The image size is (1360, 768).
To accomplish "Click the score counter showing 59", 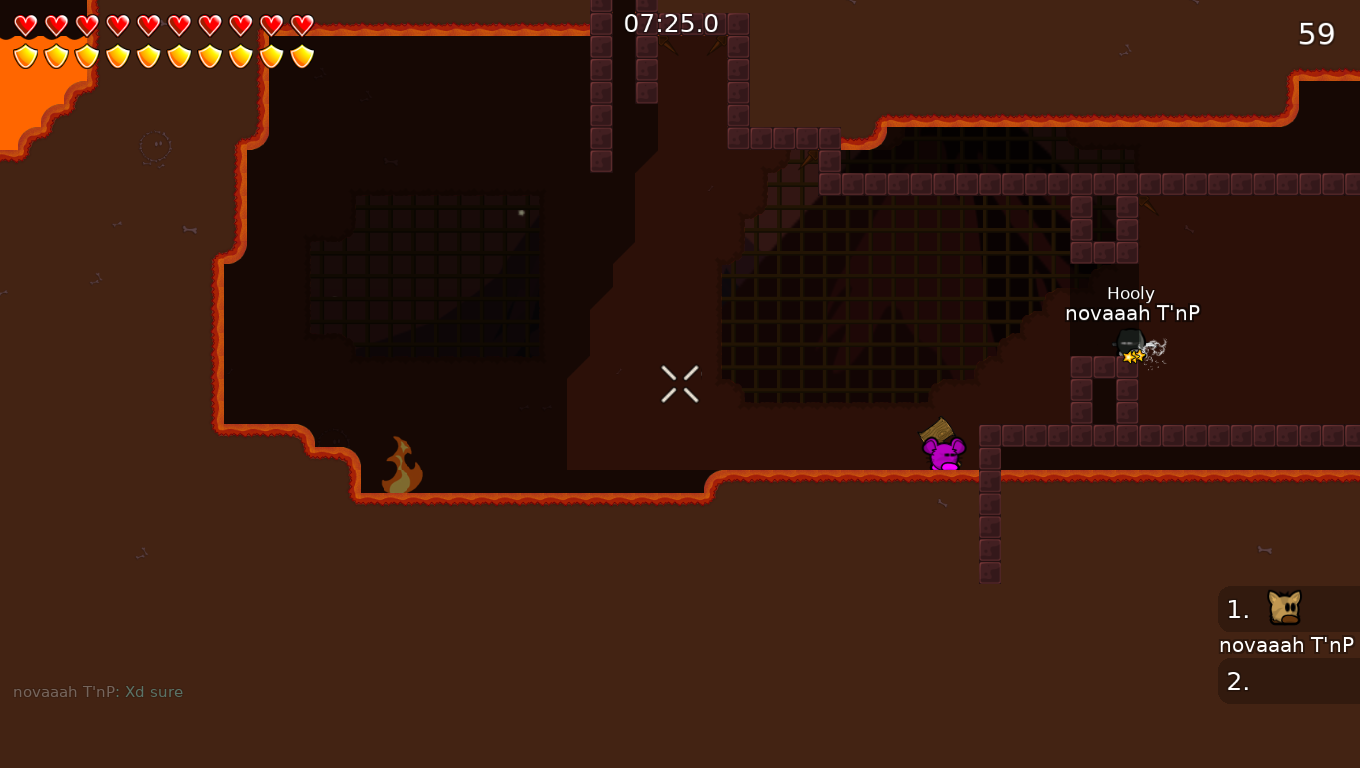I will [x=1317, y=33].
